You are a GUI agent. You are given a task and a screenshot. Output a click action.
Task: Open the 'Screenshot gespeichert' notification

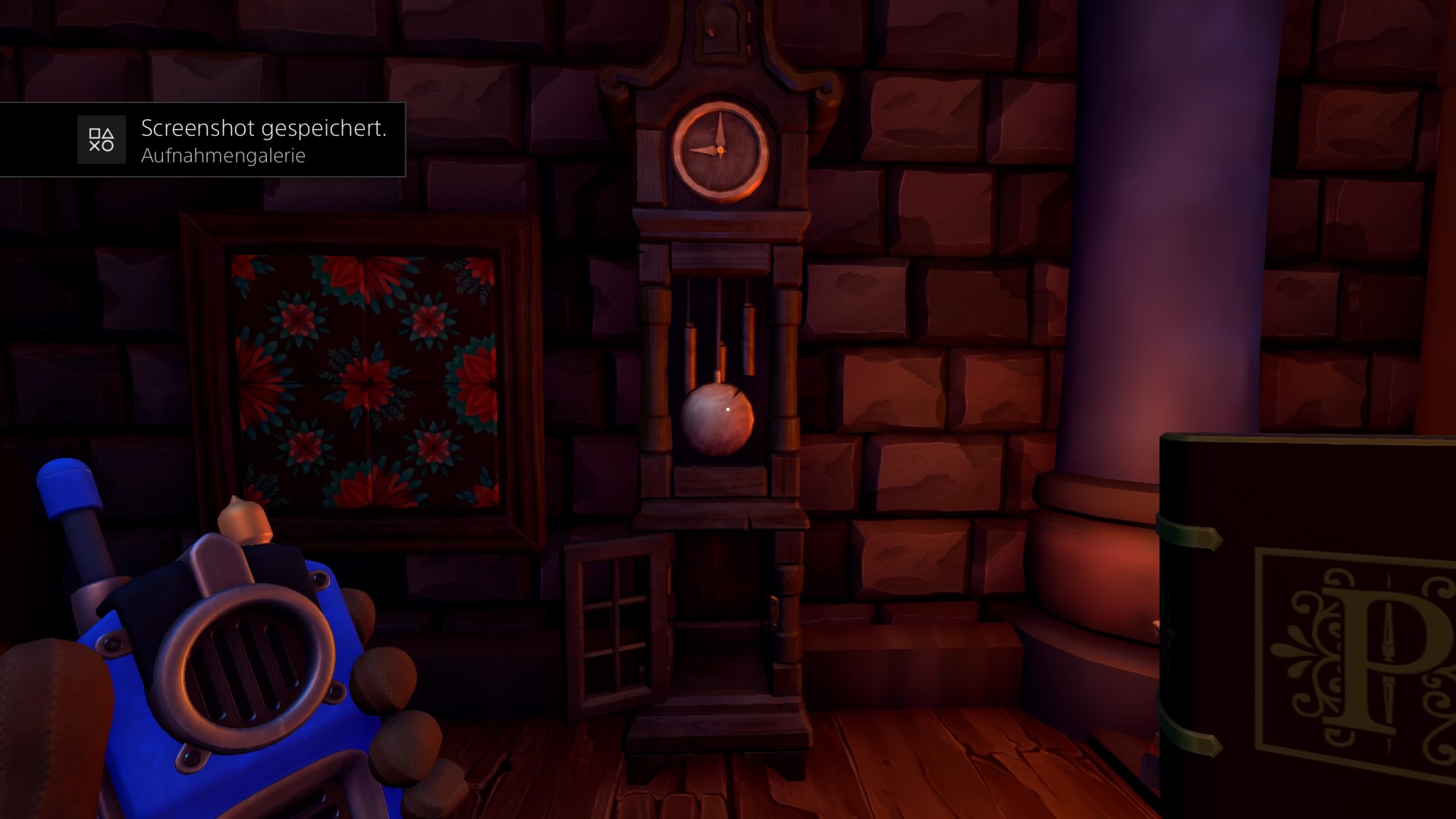[x=227, y=140]
